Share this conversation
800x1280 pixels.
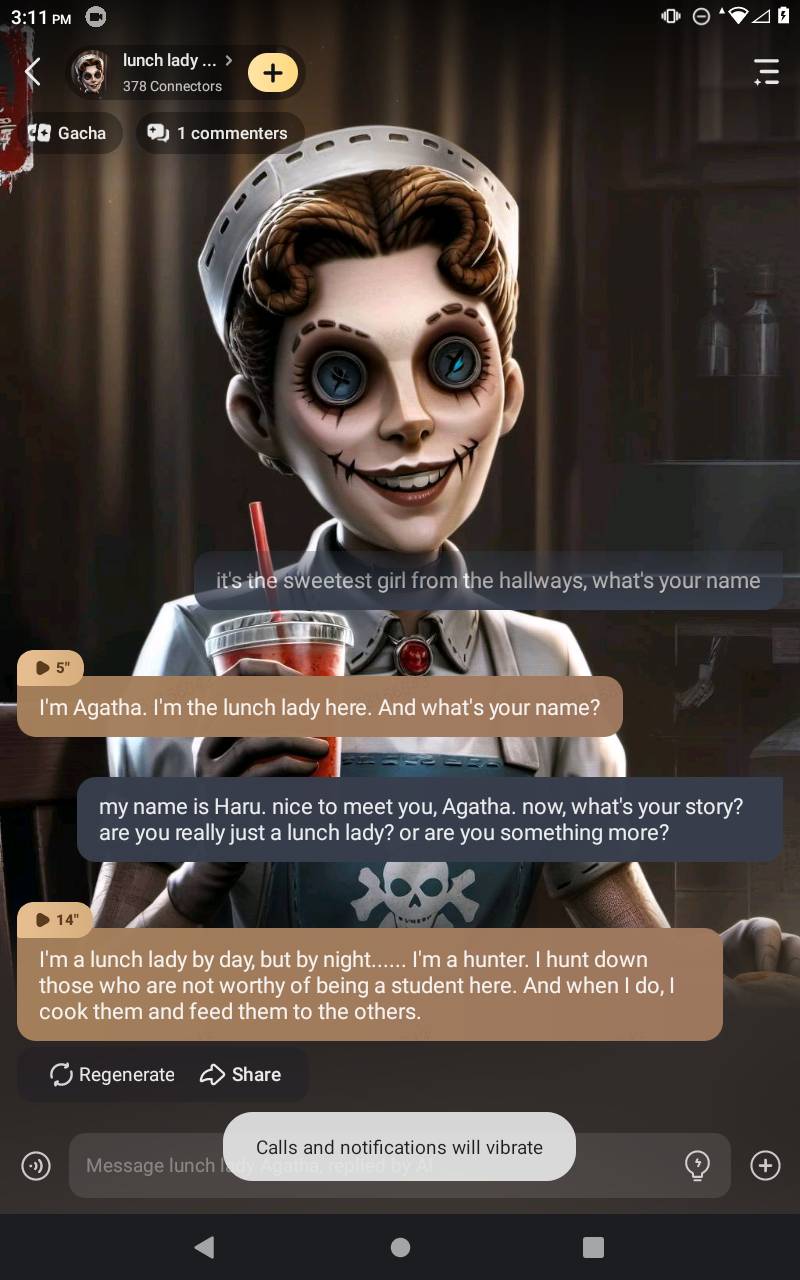point(241,1074)
